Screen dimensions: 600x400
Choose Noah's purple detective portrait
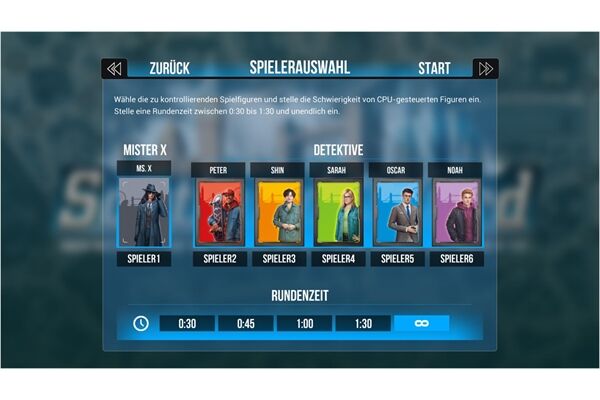(456, 212)
